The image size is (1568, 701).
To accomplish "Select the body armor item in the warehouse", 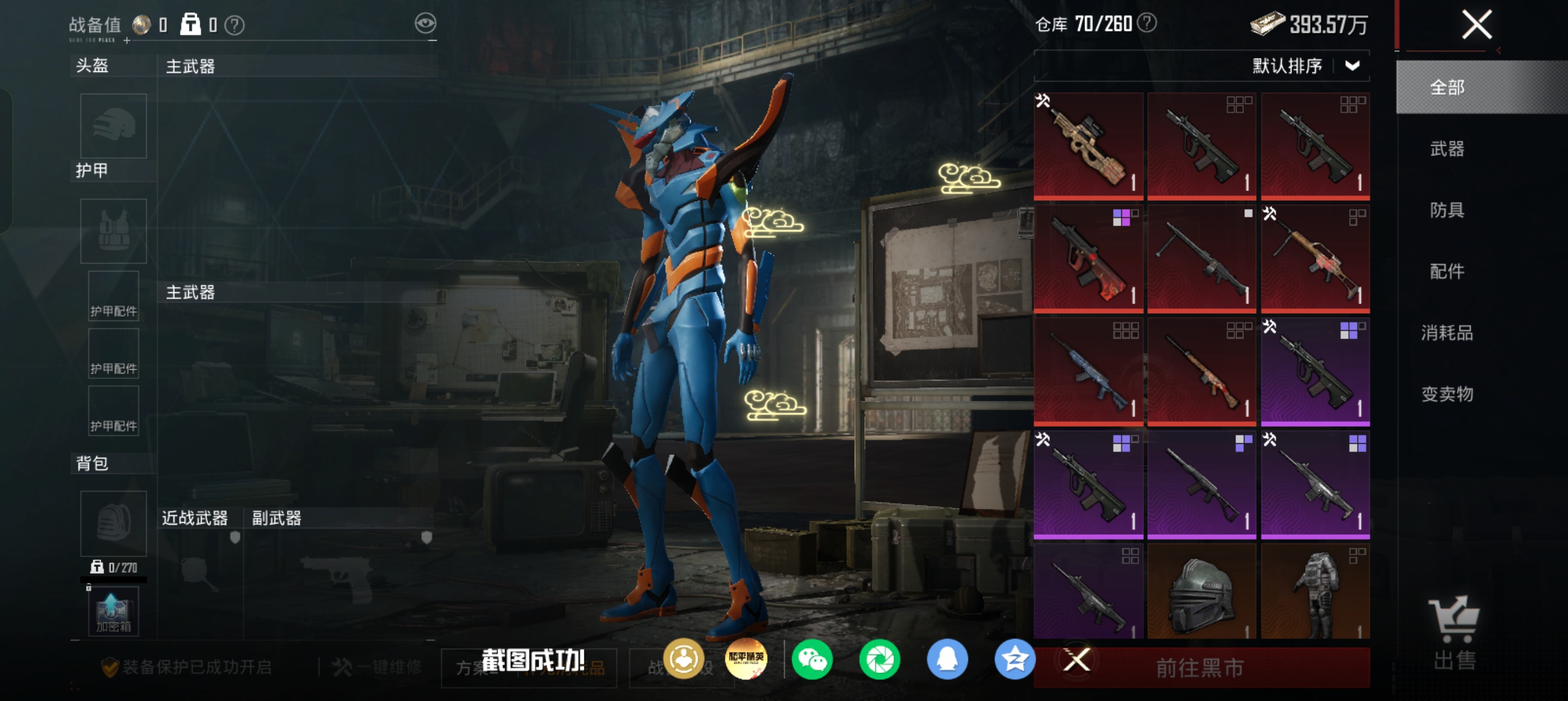I will [x=1315, y=591].
